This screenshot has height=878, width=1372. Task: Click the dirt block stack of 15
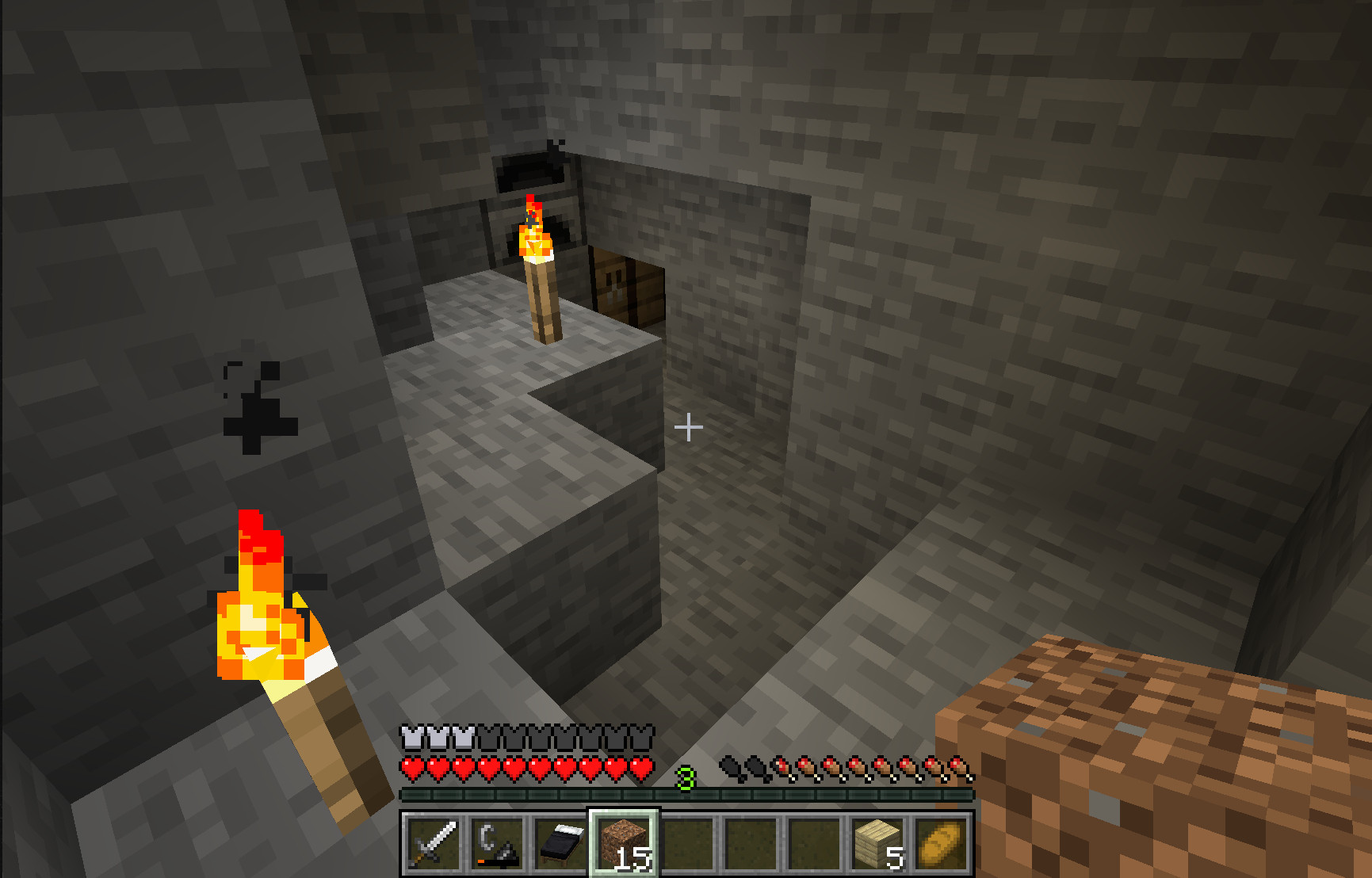point(624,843)
